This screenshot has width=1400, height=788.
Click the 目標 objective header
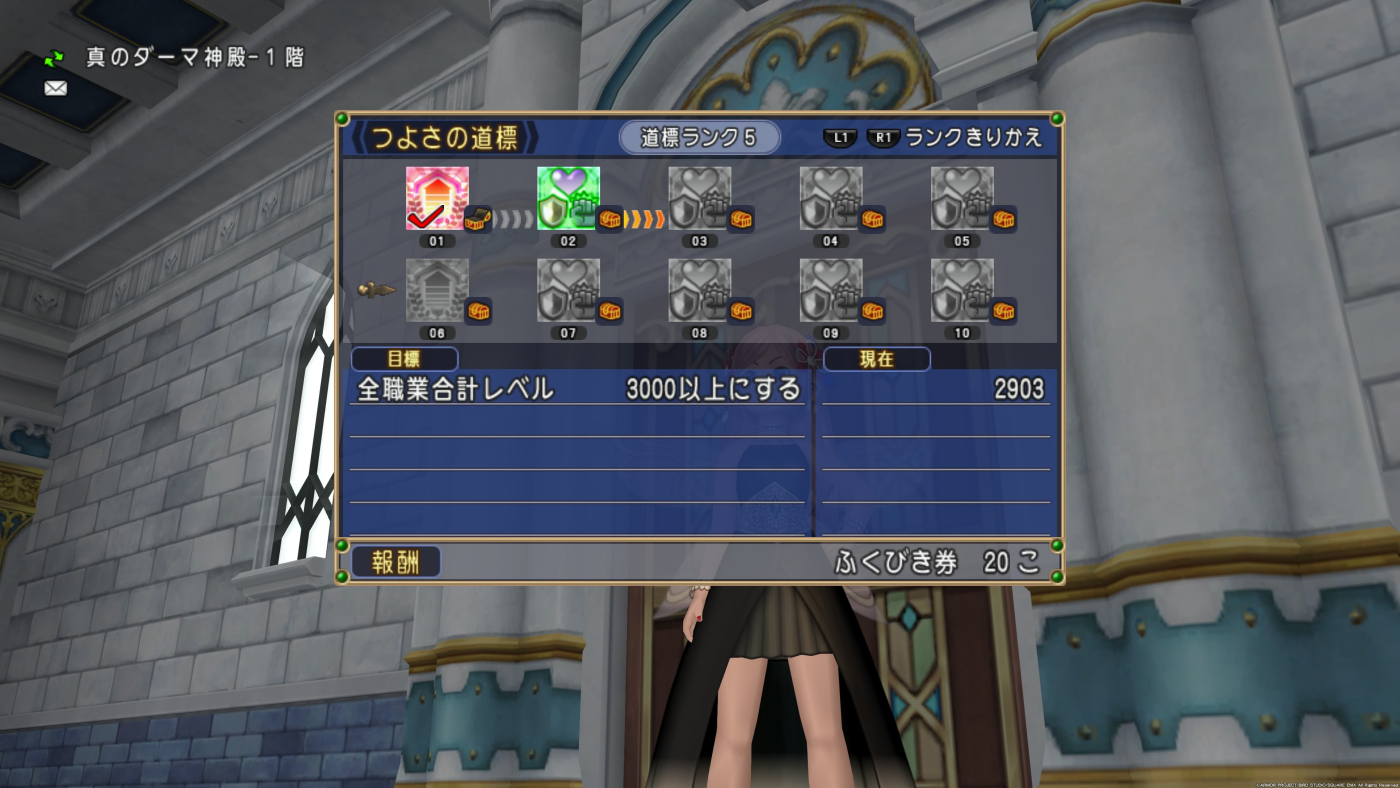point(404,359)
